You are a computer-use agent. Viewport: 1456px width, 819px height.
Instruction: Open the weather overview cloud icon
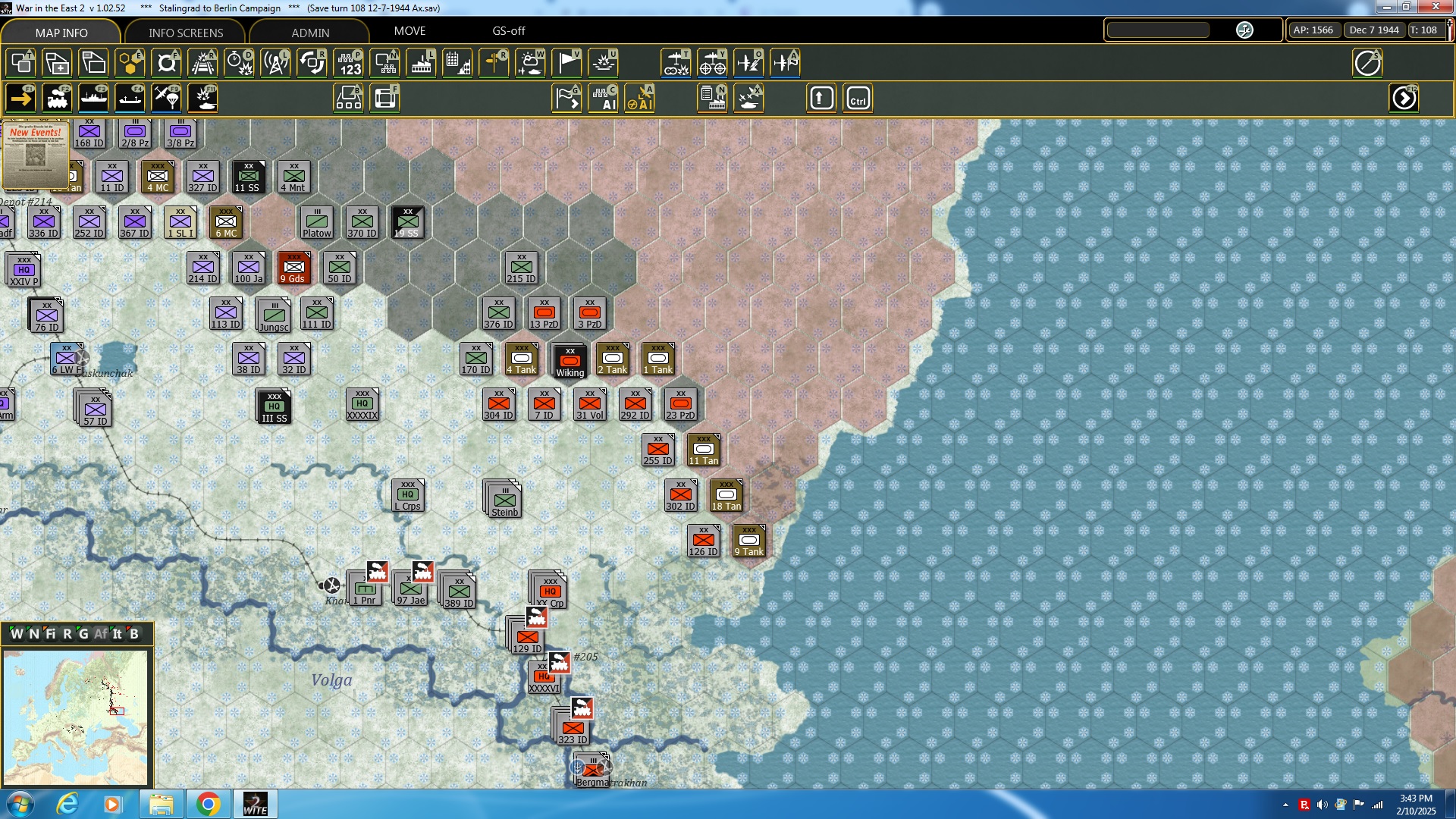[x=531, y=63]
